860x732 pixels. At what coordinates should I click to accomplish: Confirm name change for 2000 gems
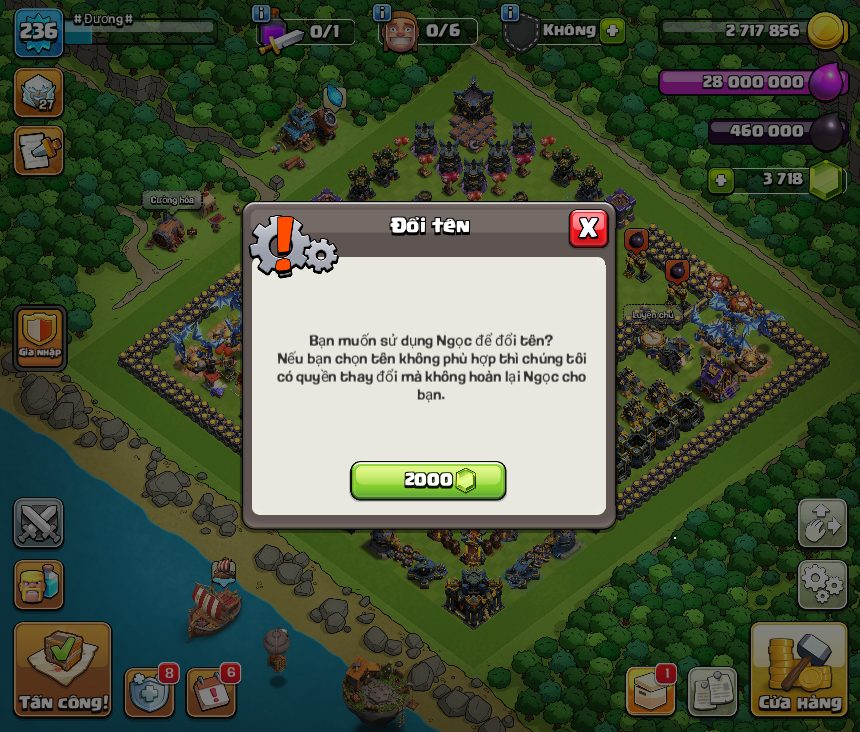point(428,480)
